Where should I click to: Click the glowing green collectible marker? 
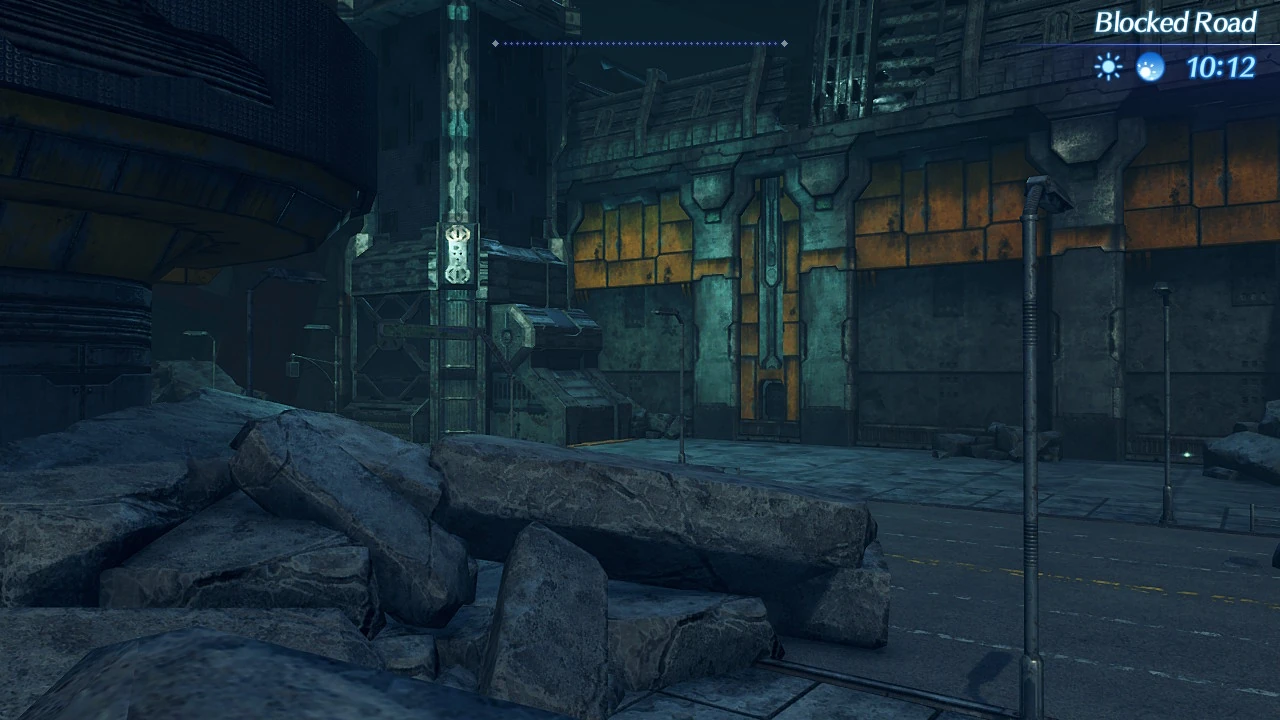point(1185,454)
